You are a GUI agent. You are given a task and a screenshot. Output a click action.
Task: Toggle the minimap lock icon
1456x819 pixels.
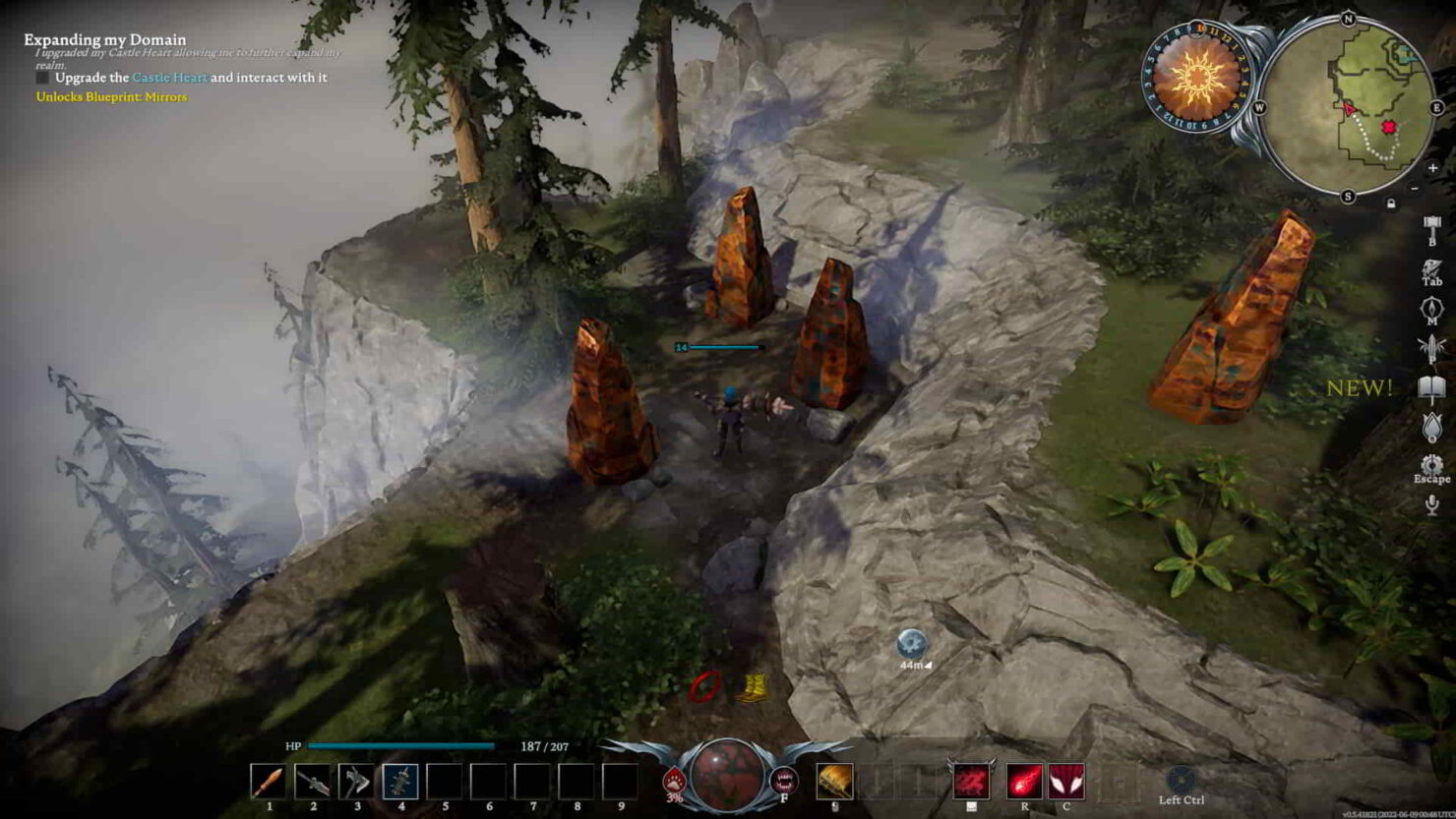(1391, 203)
